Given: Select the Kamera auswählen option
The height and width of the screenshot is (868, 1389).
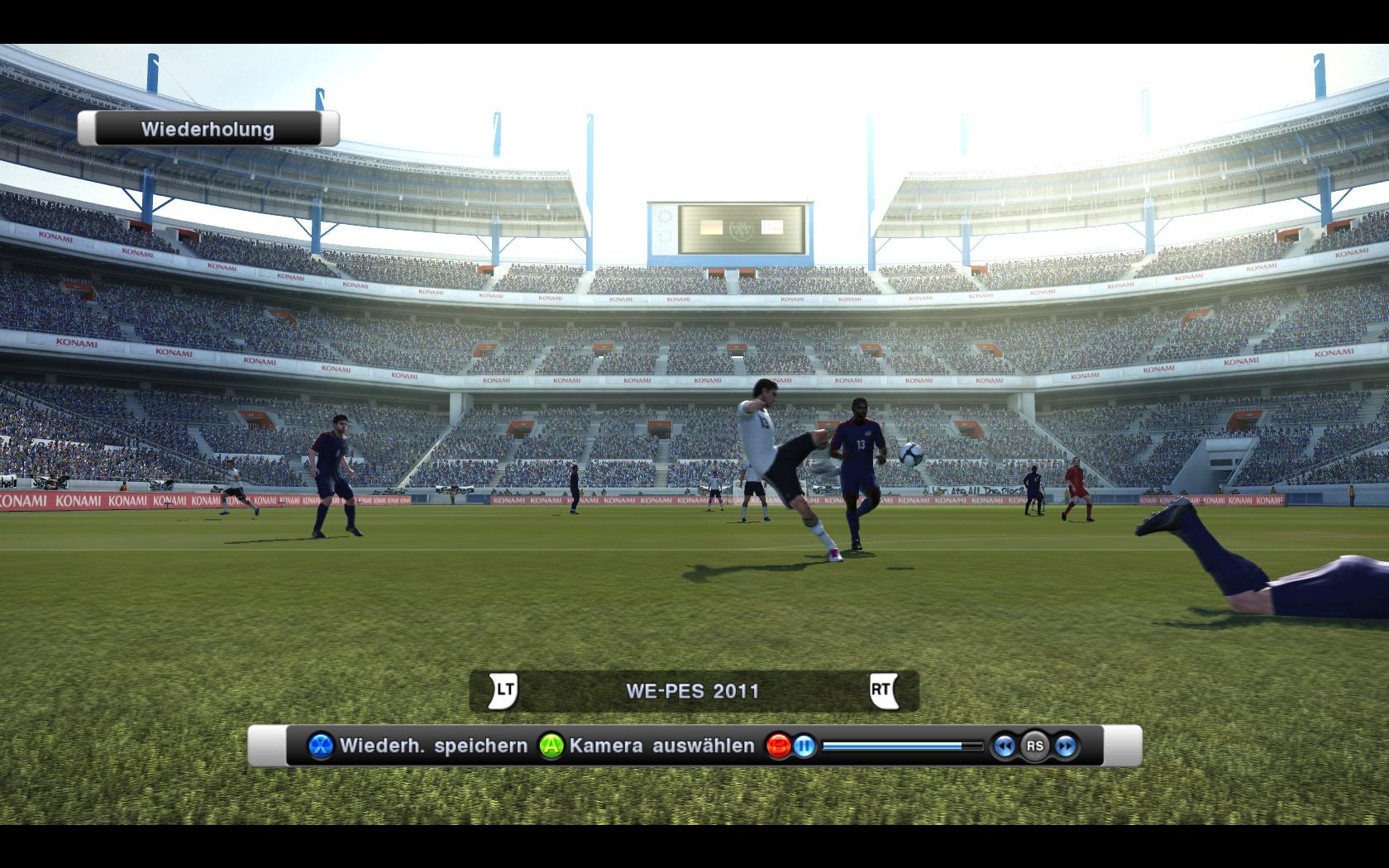Looking at the screenshot, I should (647, 746).
